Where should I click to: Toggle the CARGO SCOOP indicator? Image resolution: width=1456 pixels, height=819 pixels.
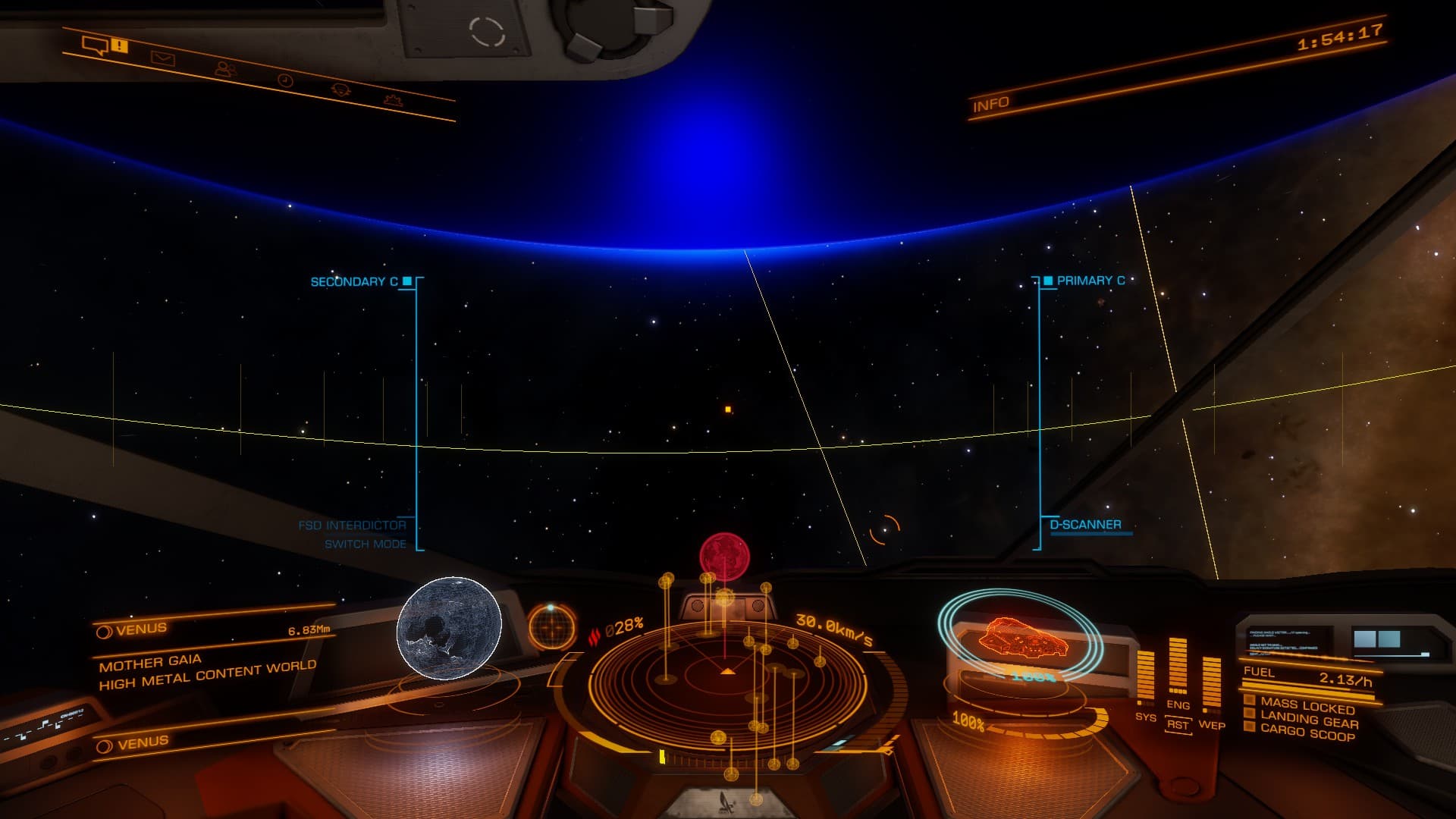(1307, 734)
